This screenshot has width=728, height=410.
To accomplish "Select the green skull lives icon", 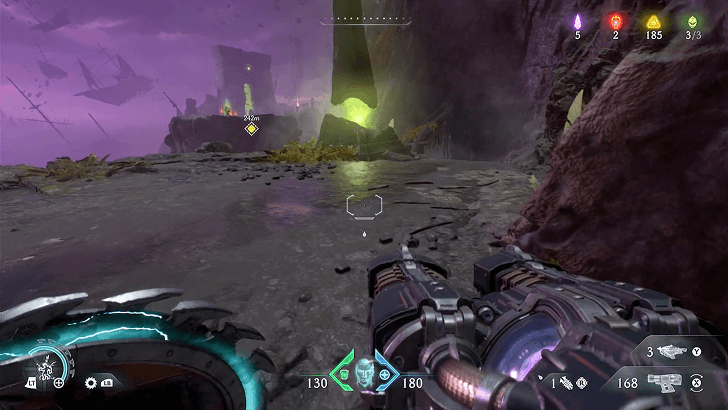I will click(x=692, y=21).
